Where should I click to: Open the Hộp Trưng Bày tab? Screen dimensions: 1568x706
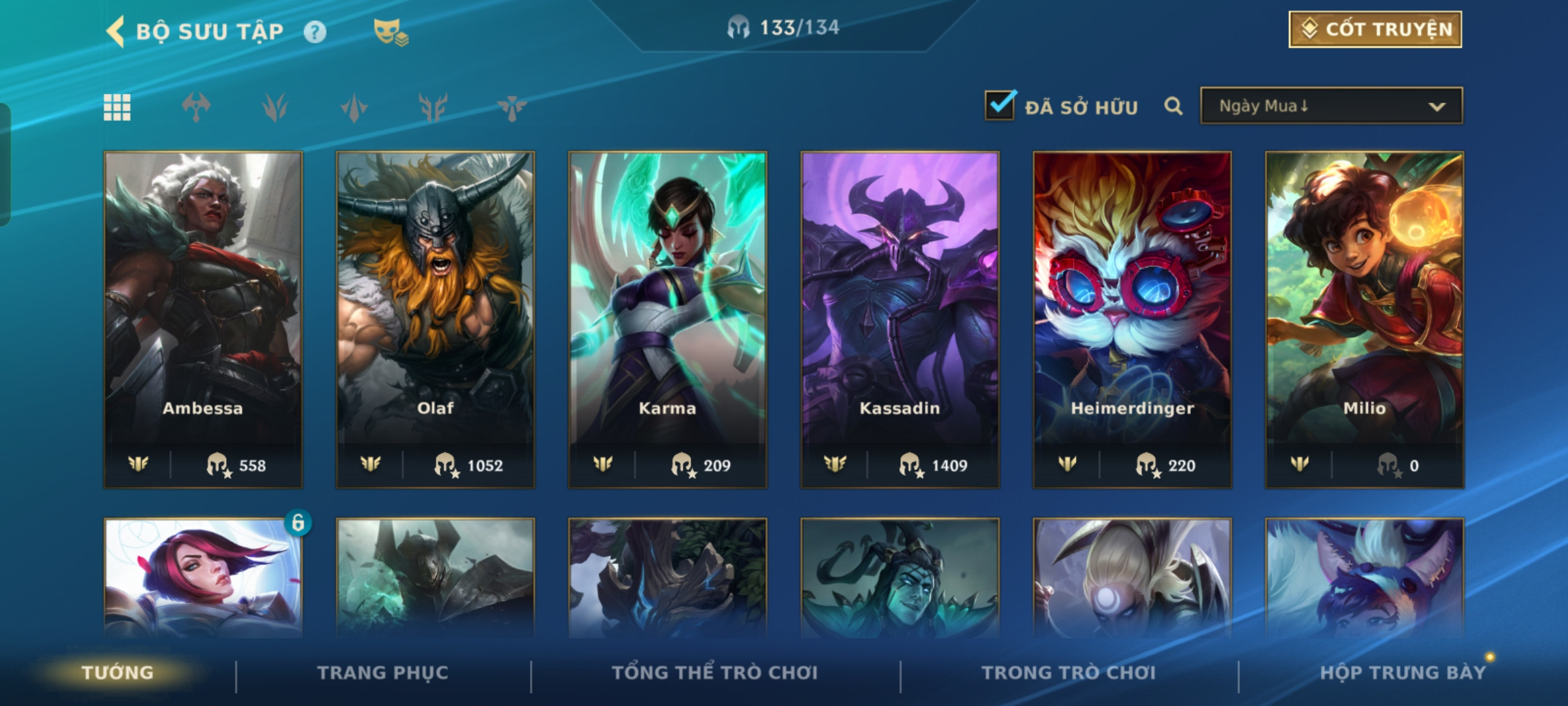coord(1402,673)
